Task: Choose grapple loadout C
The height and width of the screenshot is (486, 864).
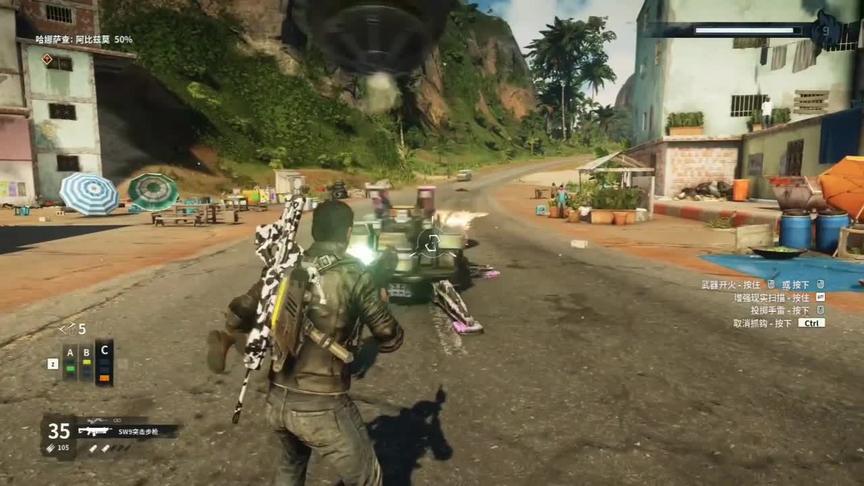Action: (x=104, y=361)
